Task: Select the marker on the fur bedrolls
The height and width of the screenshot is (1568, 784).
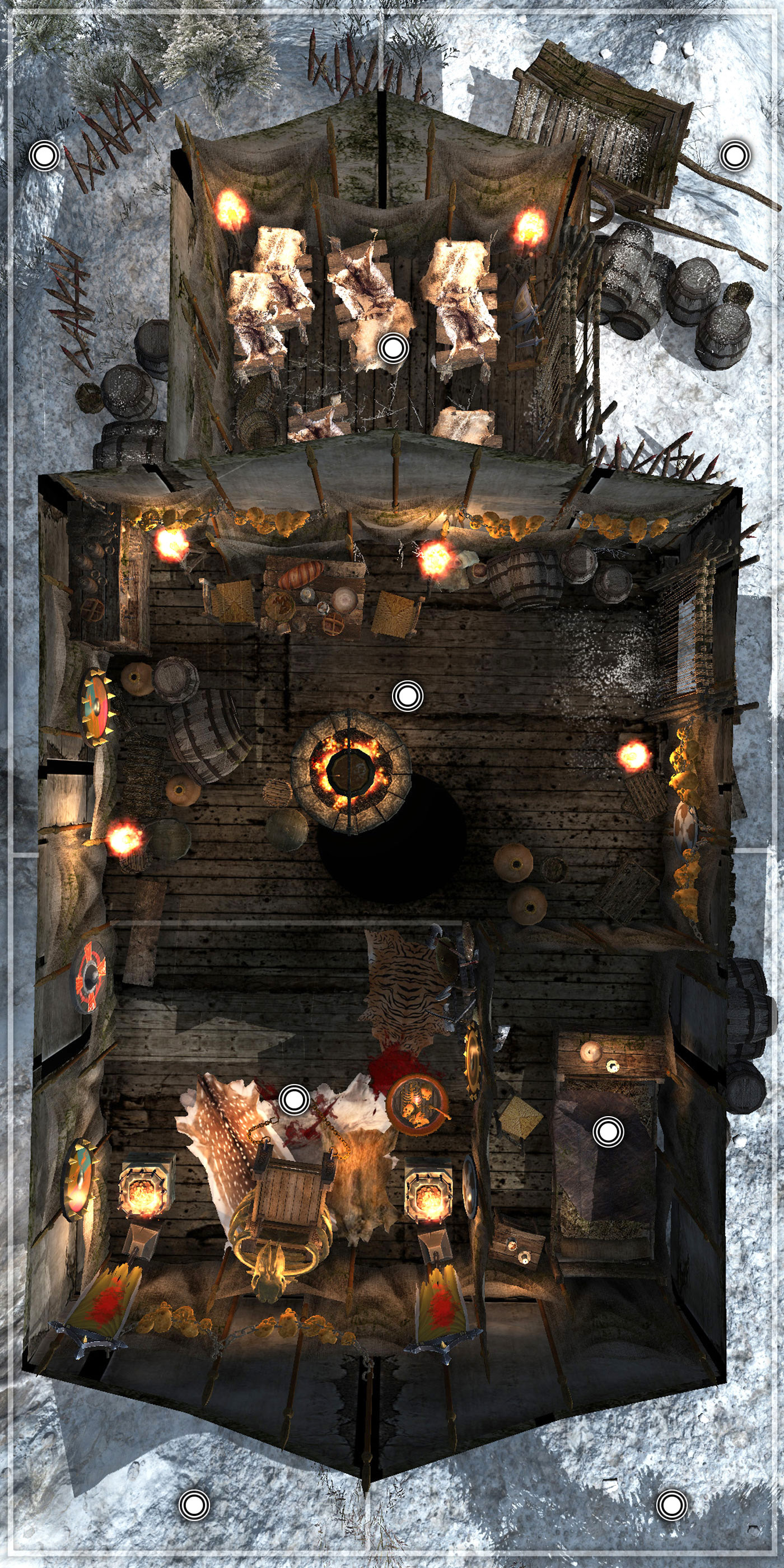Action: [393, 349]
